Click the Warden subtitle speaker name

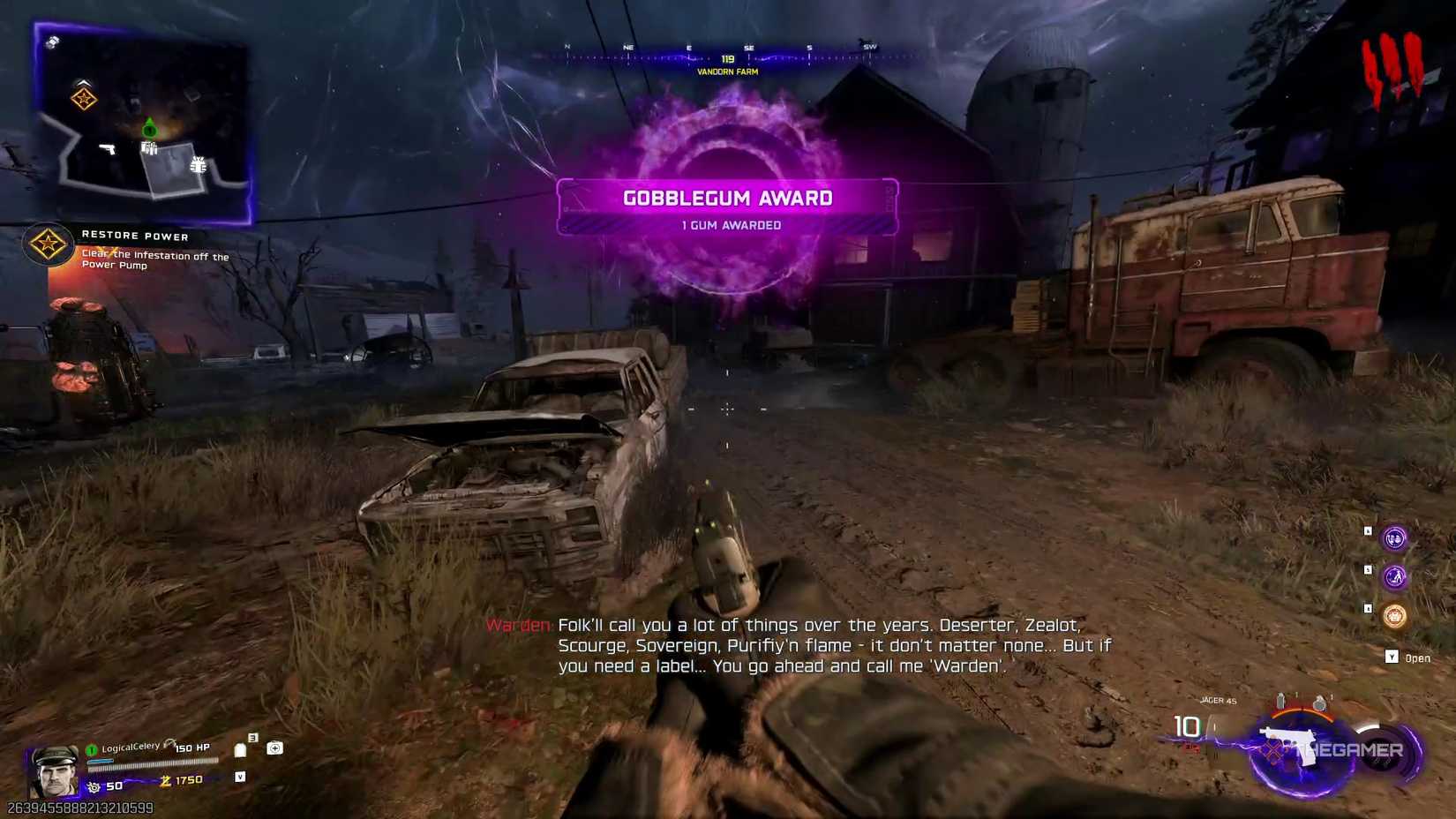(518, 625)
